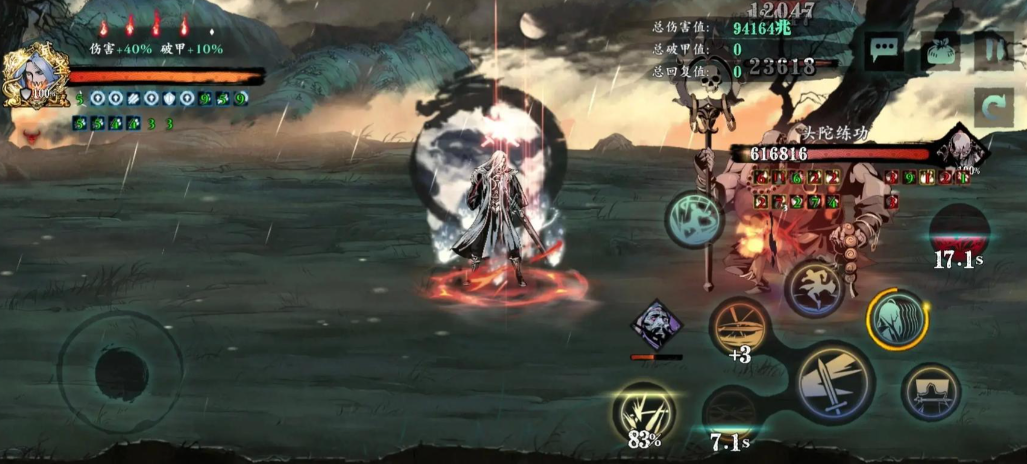Select the skill on 7.1s cooldown

(731, 413)
